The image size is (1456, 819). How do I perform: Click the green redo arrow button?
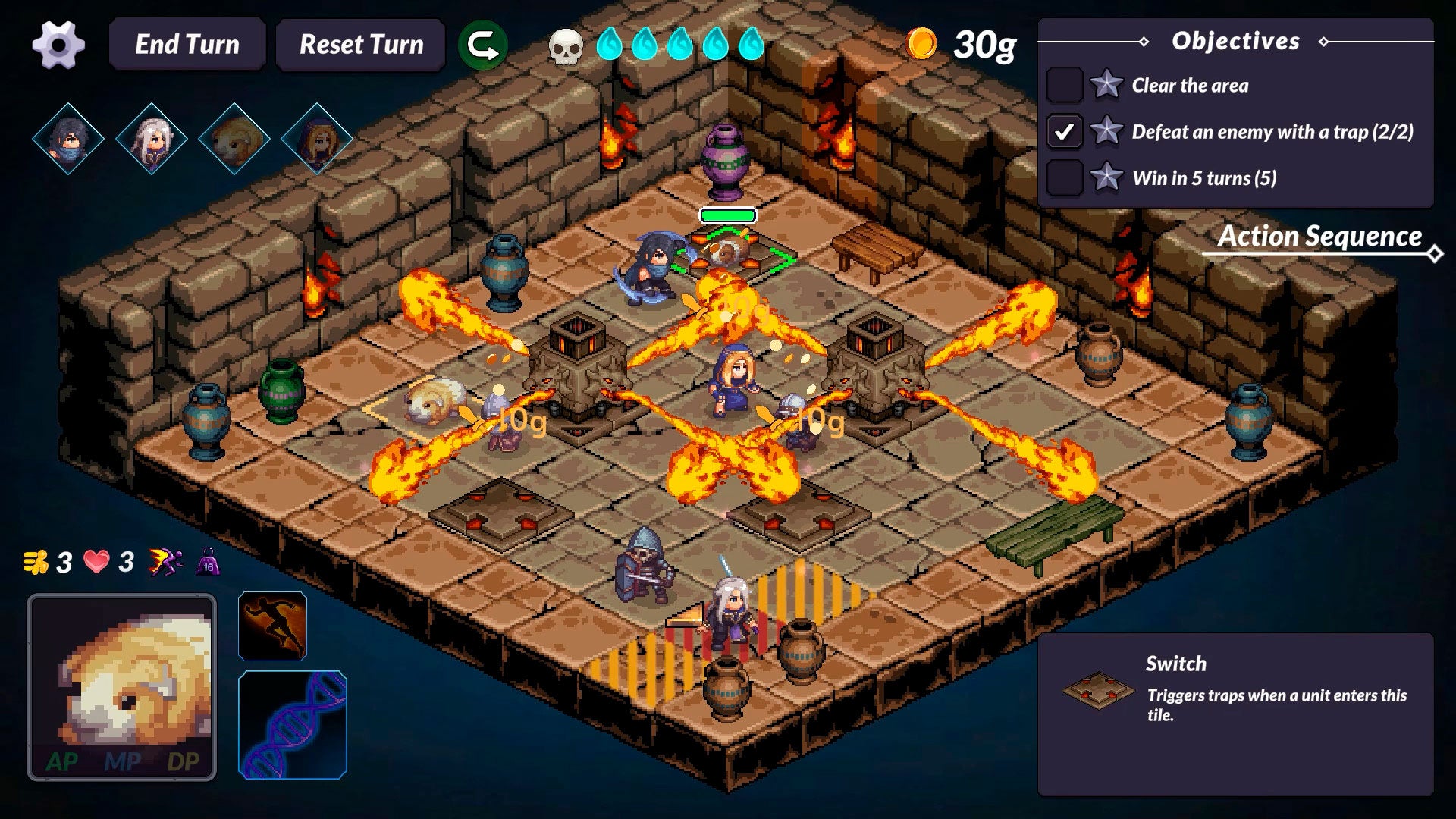point(483,45)
